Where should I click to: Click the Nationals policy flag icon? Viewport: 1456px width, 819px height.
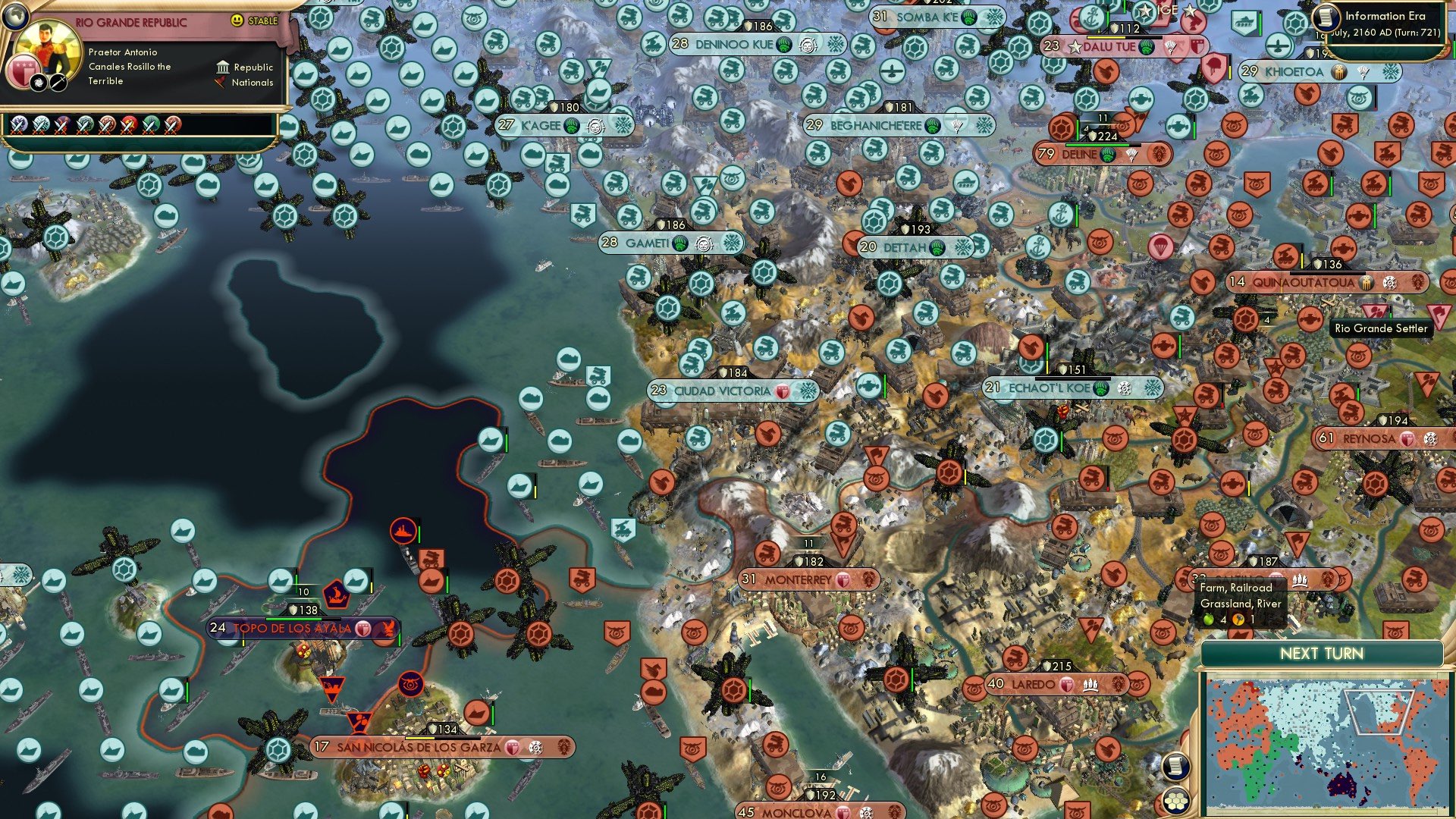click(x=220, y=82)
